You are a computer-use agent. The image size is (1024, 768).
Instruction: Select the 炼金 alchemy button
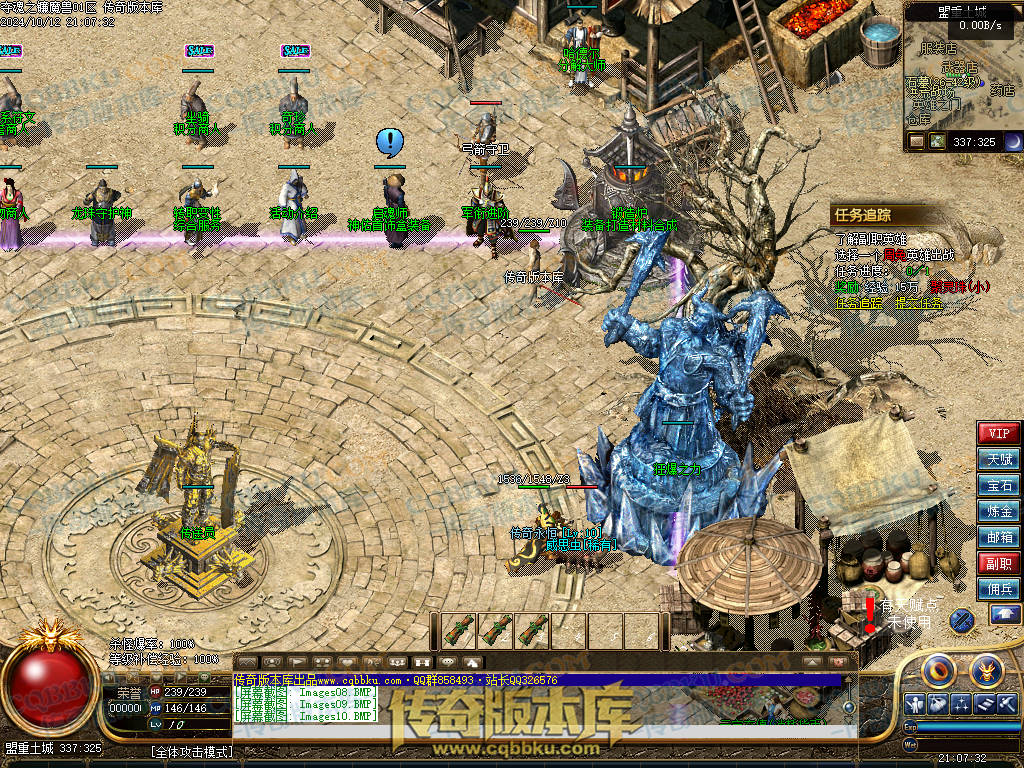pyautogui.click(x=998, y=511)
